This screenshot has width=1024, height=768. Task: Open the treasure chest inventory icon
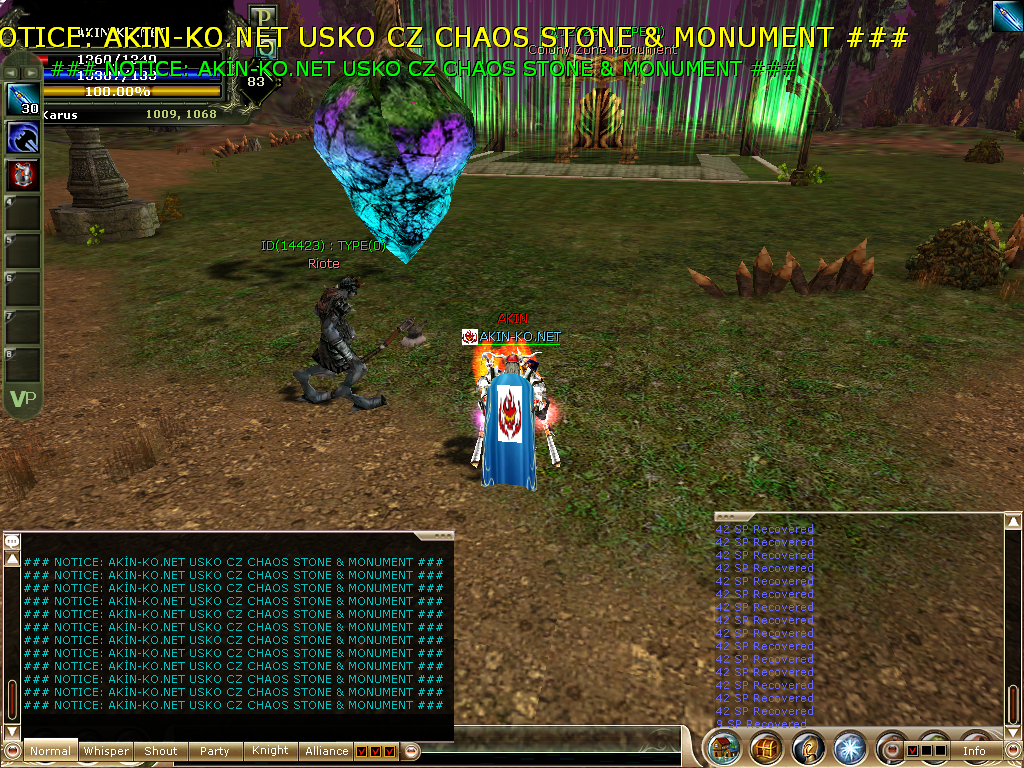(x=767, y=748)
